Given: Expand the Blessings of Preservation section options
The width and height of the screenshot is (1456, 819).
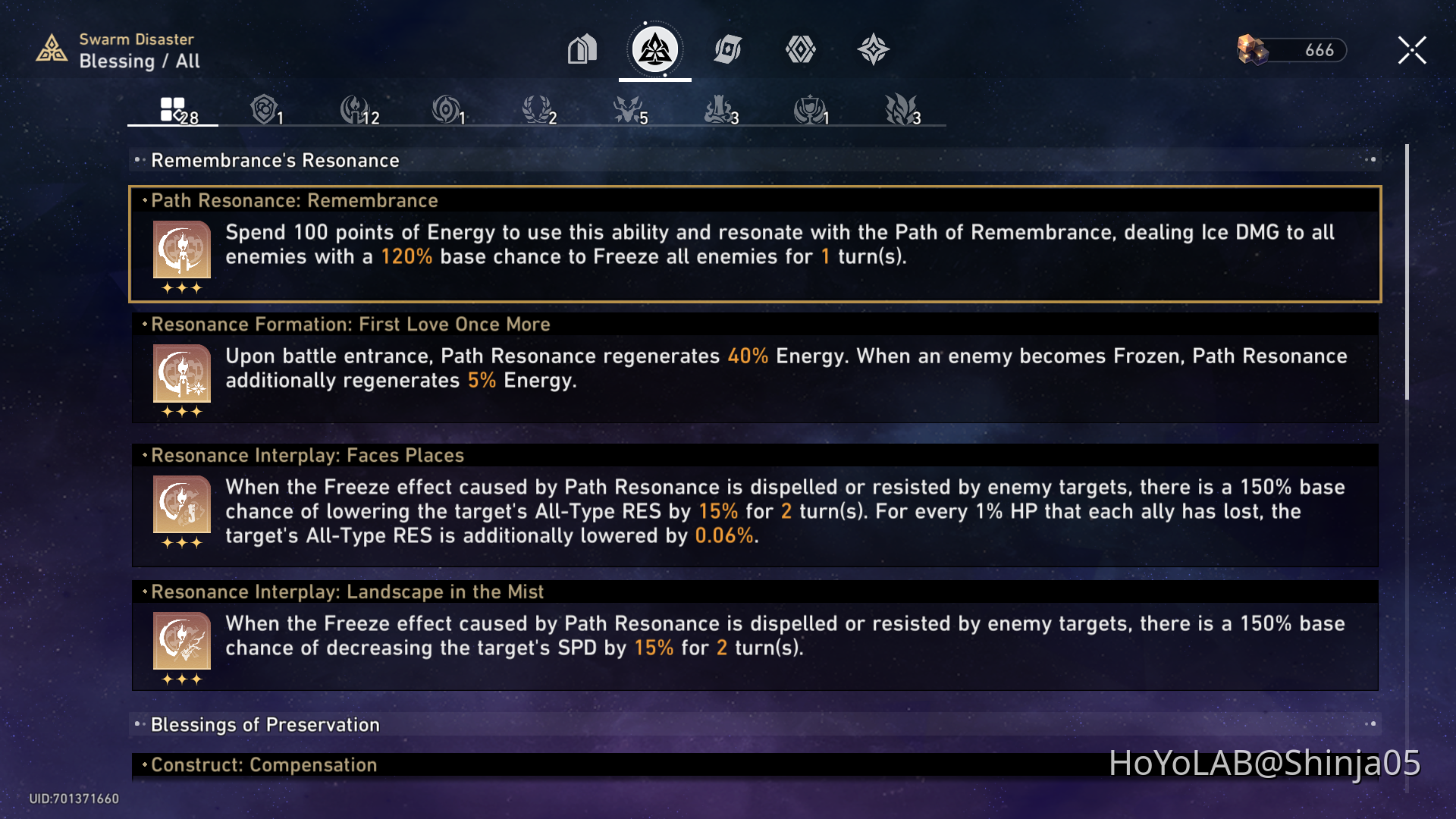Looking at the screenshot, I should coord(1370,724).
